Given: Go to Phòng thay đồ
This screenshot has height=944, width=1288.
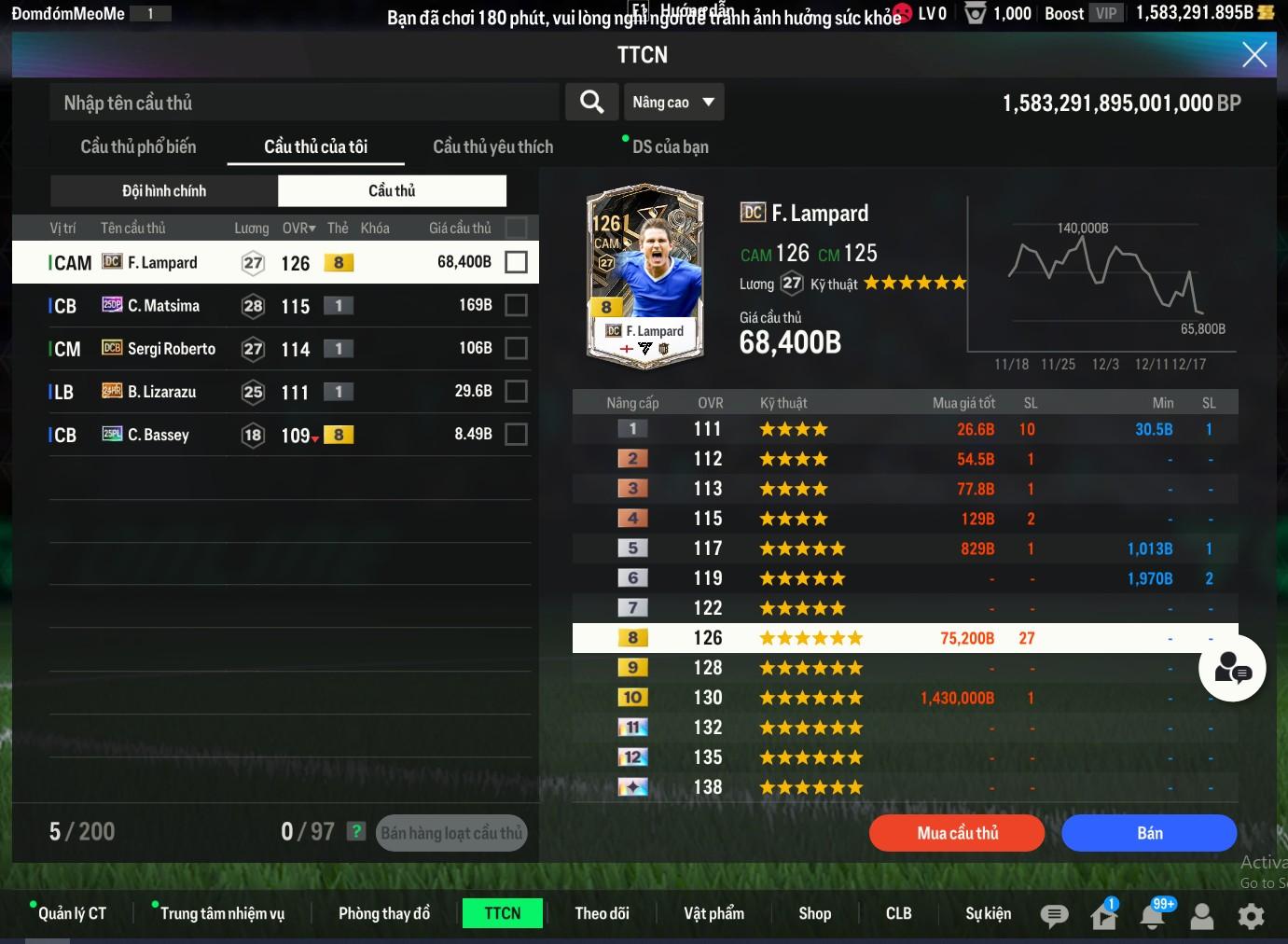Looking at the screenshot, I should [x=384, y=913].
